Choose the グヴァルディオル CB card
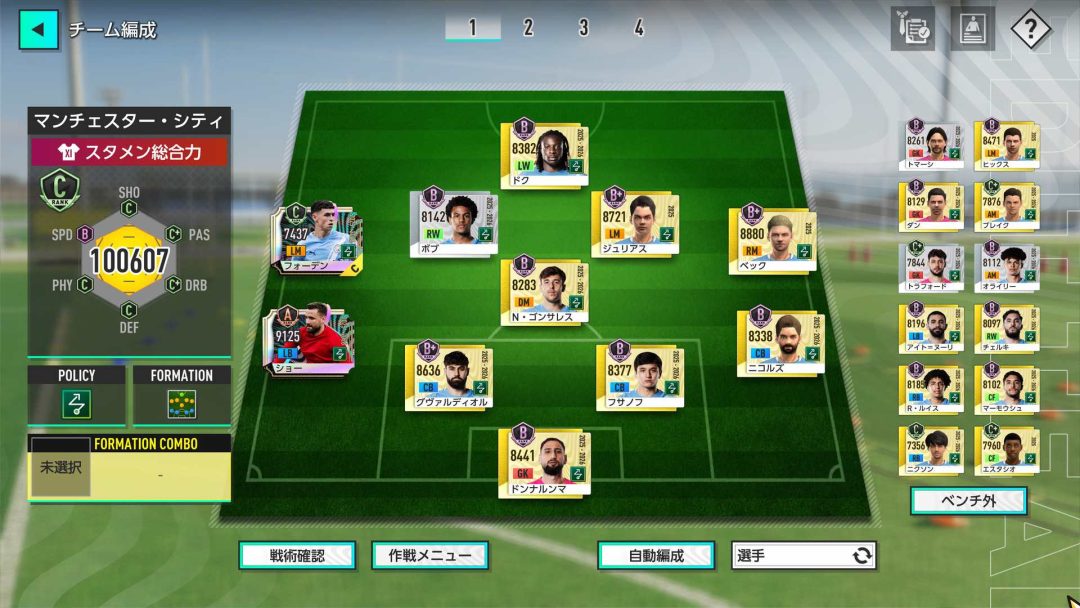The image size is (1080, 608). (x=449, y=375)
